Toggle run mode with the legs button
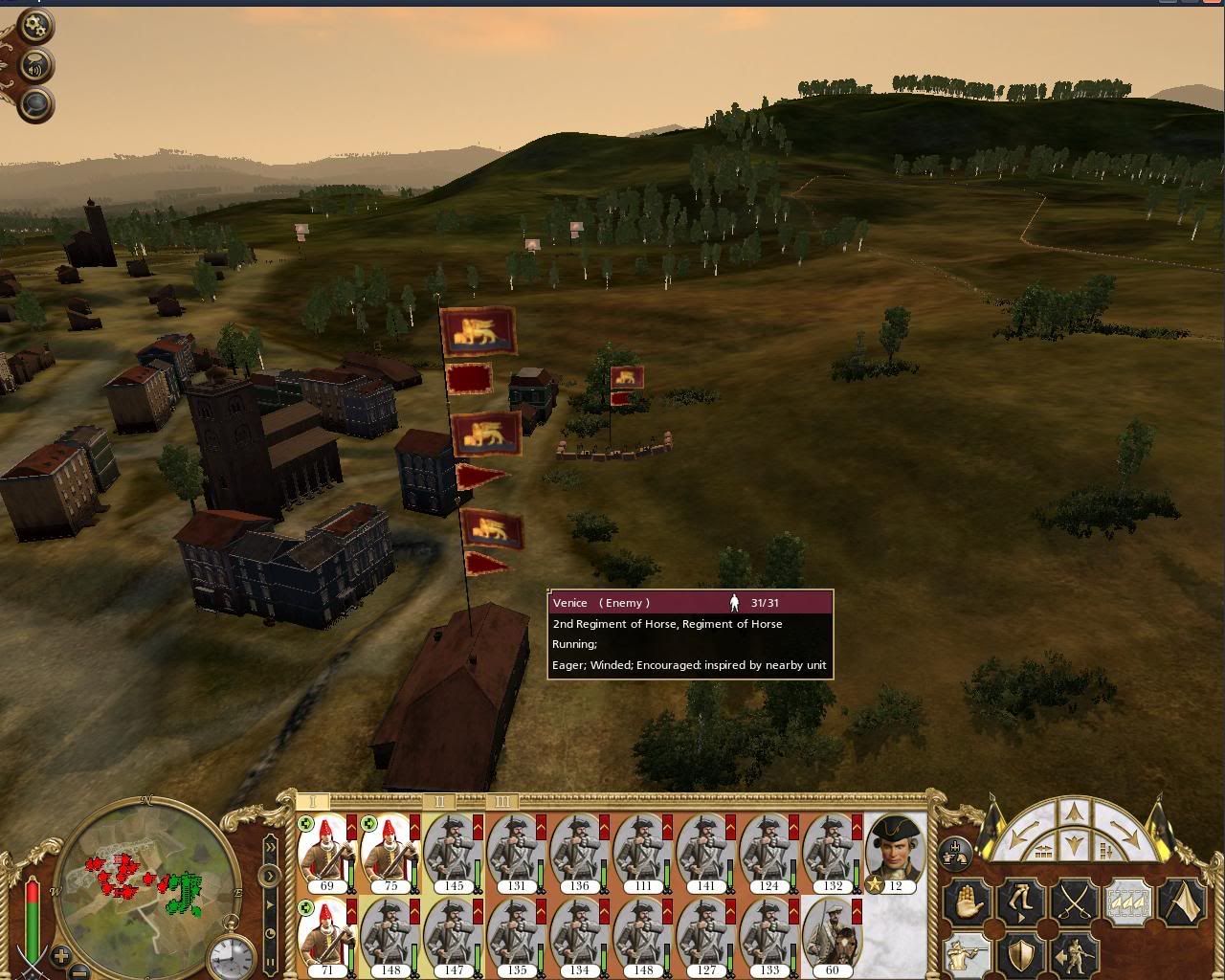The height and width of the screenshot is (980, 1225). [x=1020, y=902]
